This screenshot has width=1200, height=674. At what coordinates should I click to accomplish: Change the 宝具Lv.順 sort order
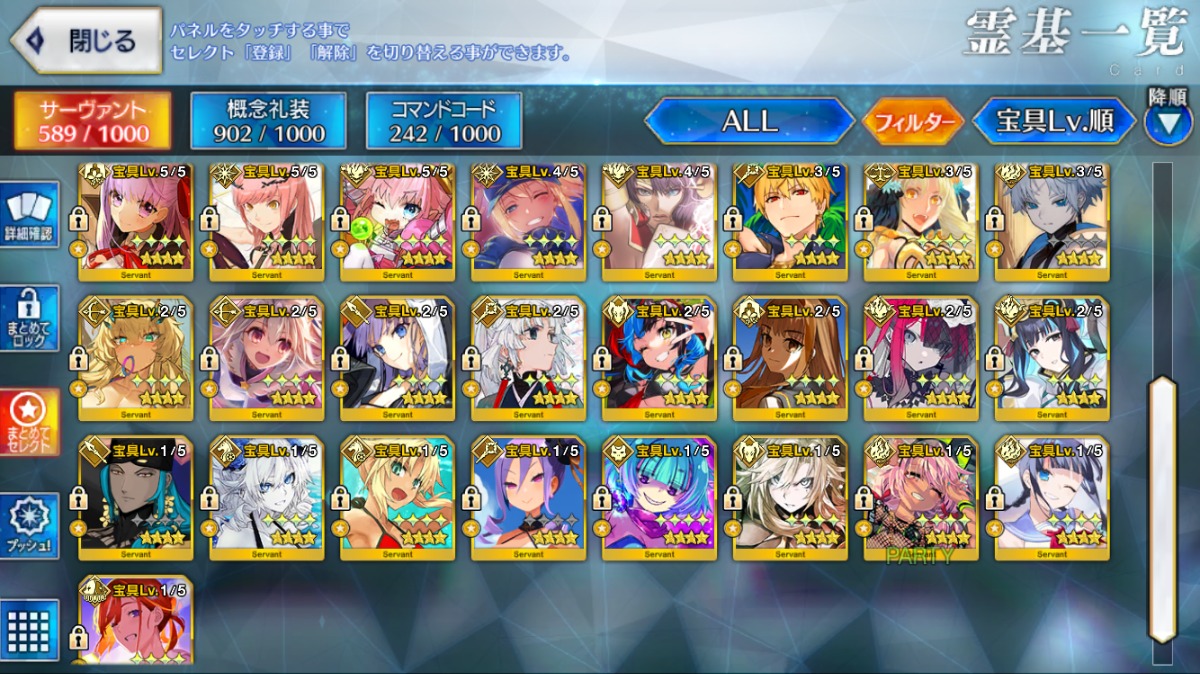(x=1054, y=121)
